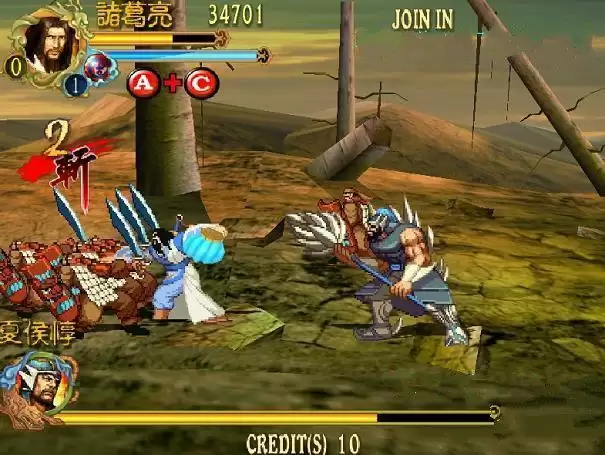605x455 pixels.
Task: Choose the JOIN IN player two prompt
Action: (422, 19)
